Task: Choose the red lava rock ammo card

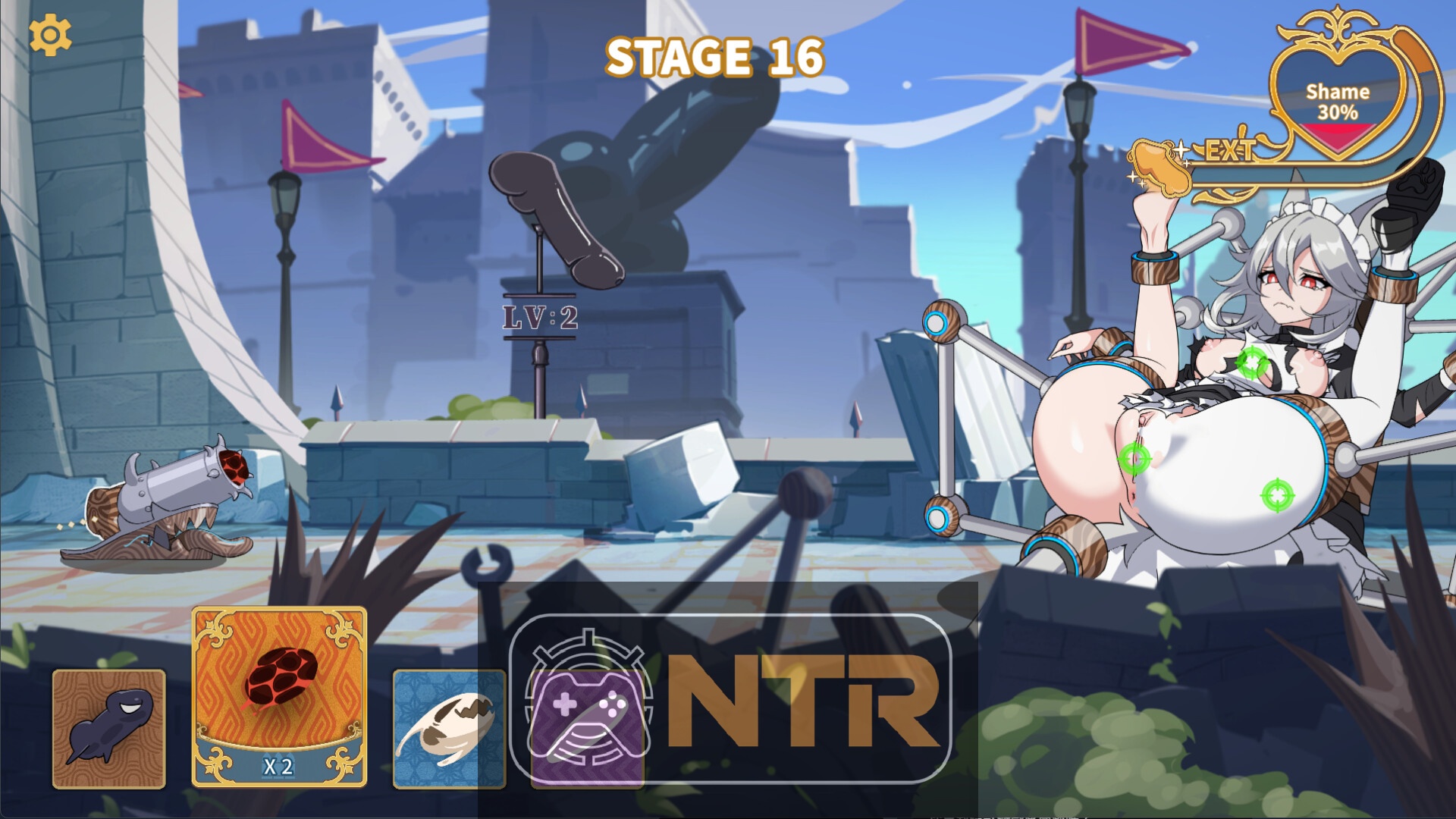Action: 279,696
